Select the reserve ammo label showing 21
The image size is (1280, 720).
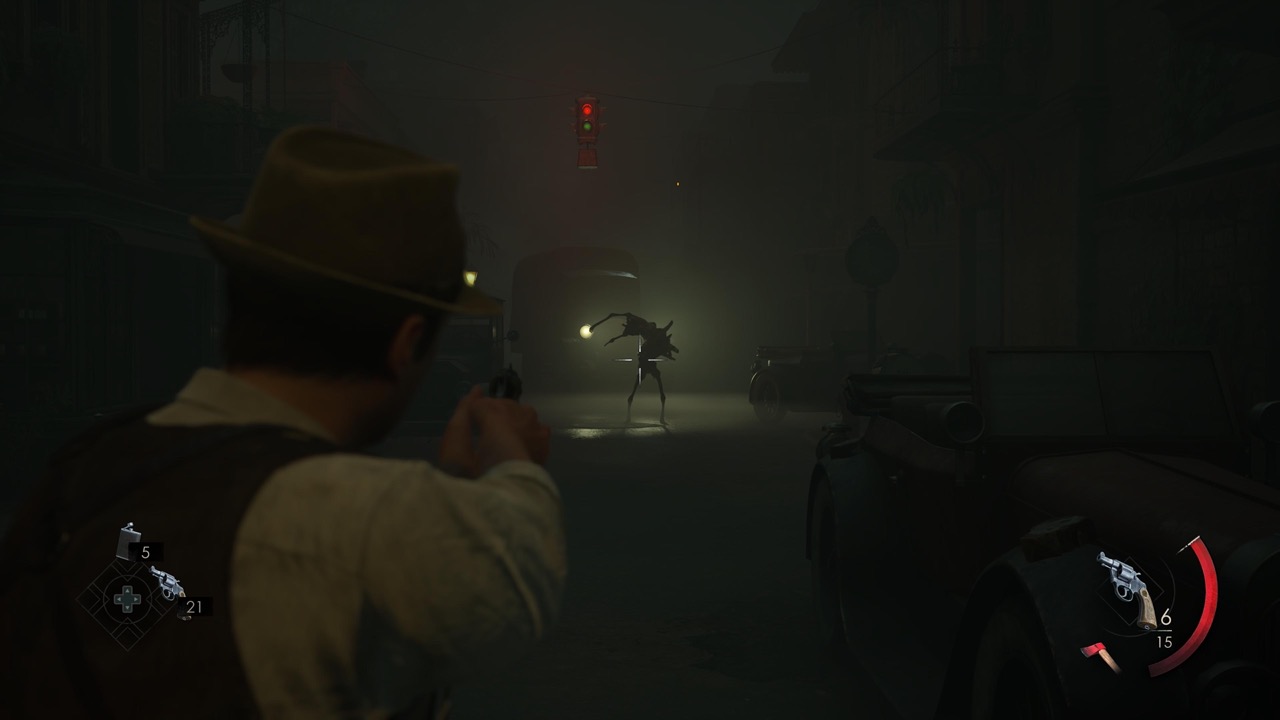point(195,605)
